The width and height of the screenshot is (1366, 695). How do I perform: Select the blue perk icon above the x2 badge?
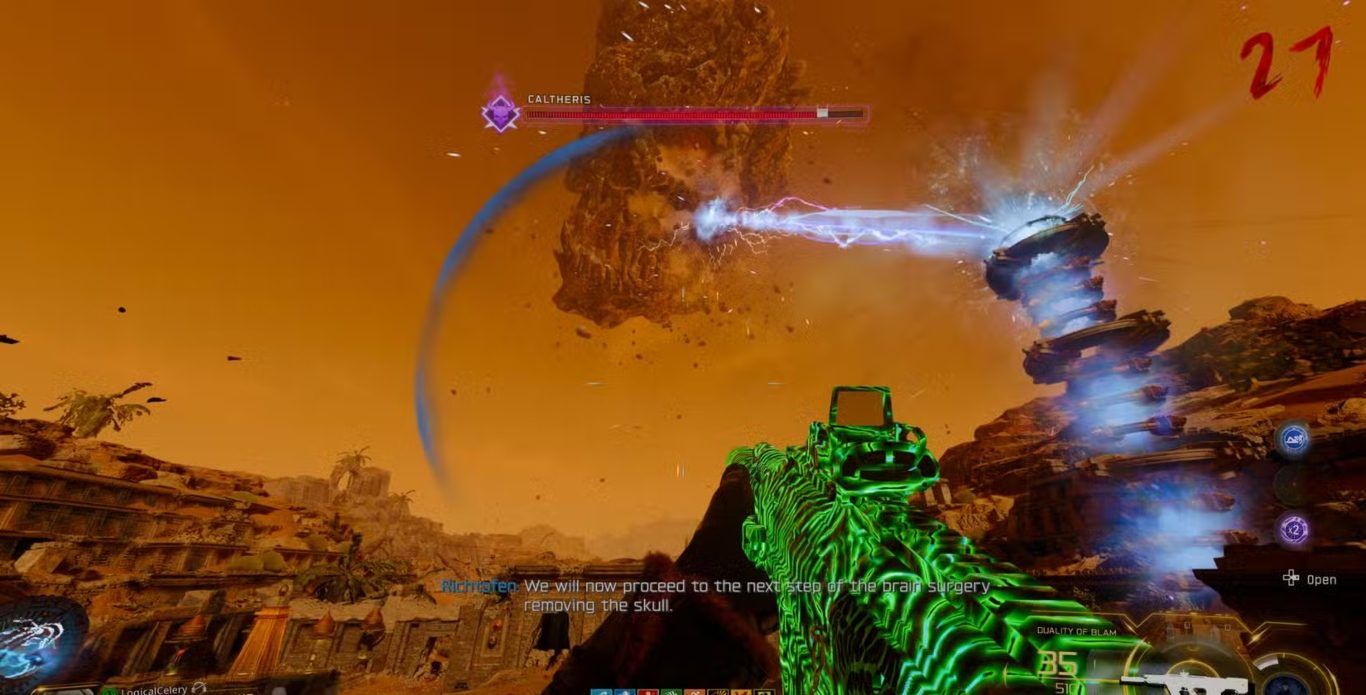click(1293, 438)
